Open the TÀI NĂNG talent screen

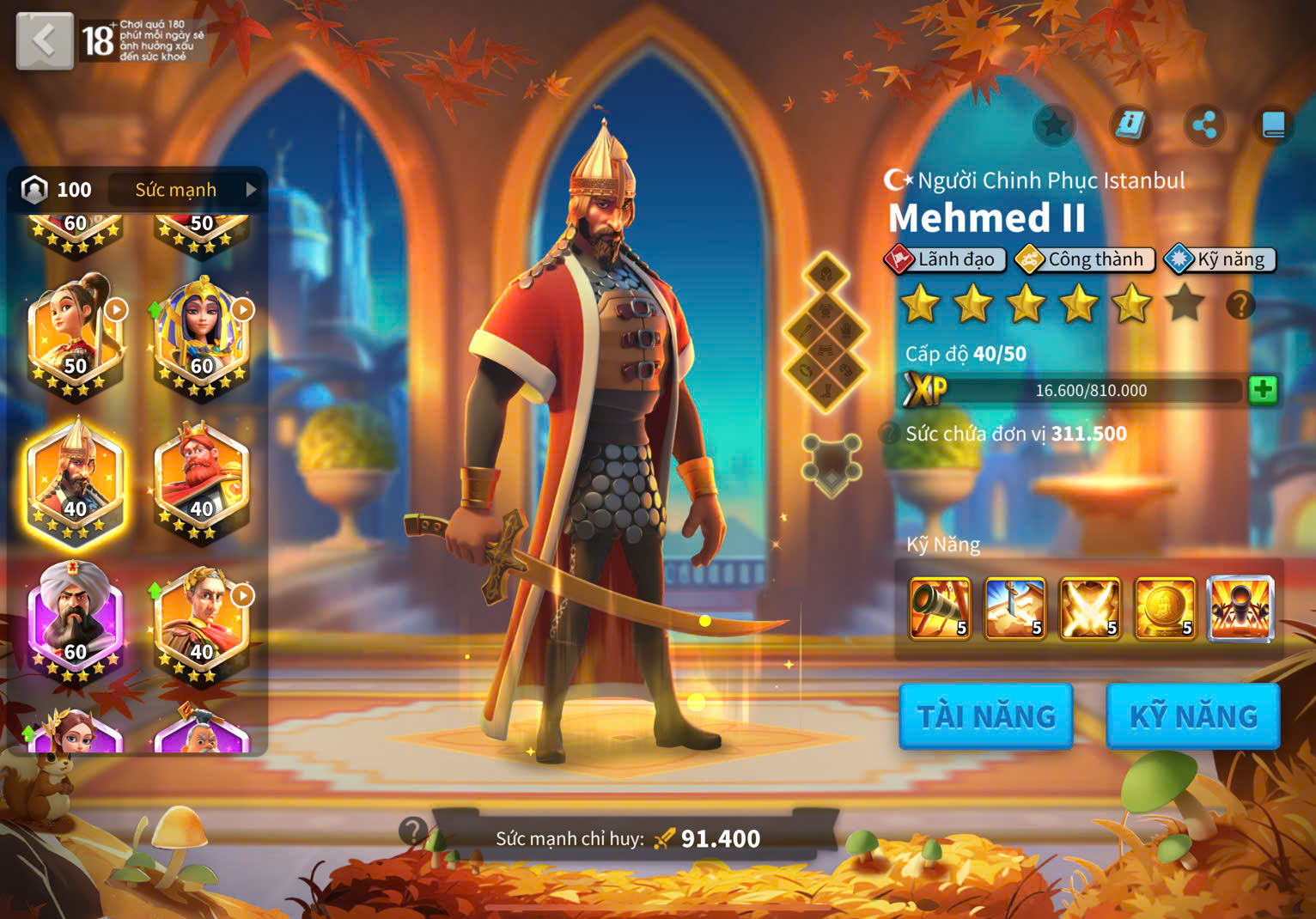pyautogui.click(x=985, y=716)
